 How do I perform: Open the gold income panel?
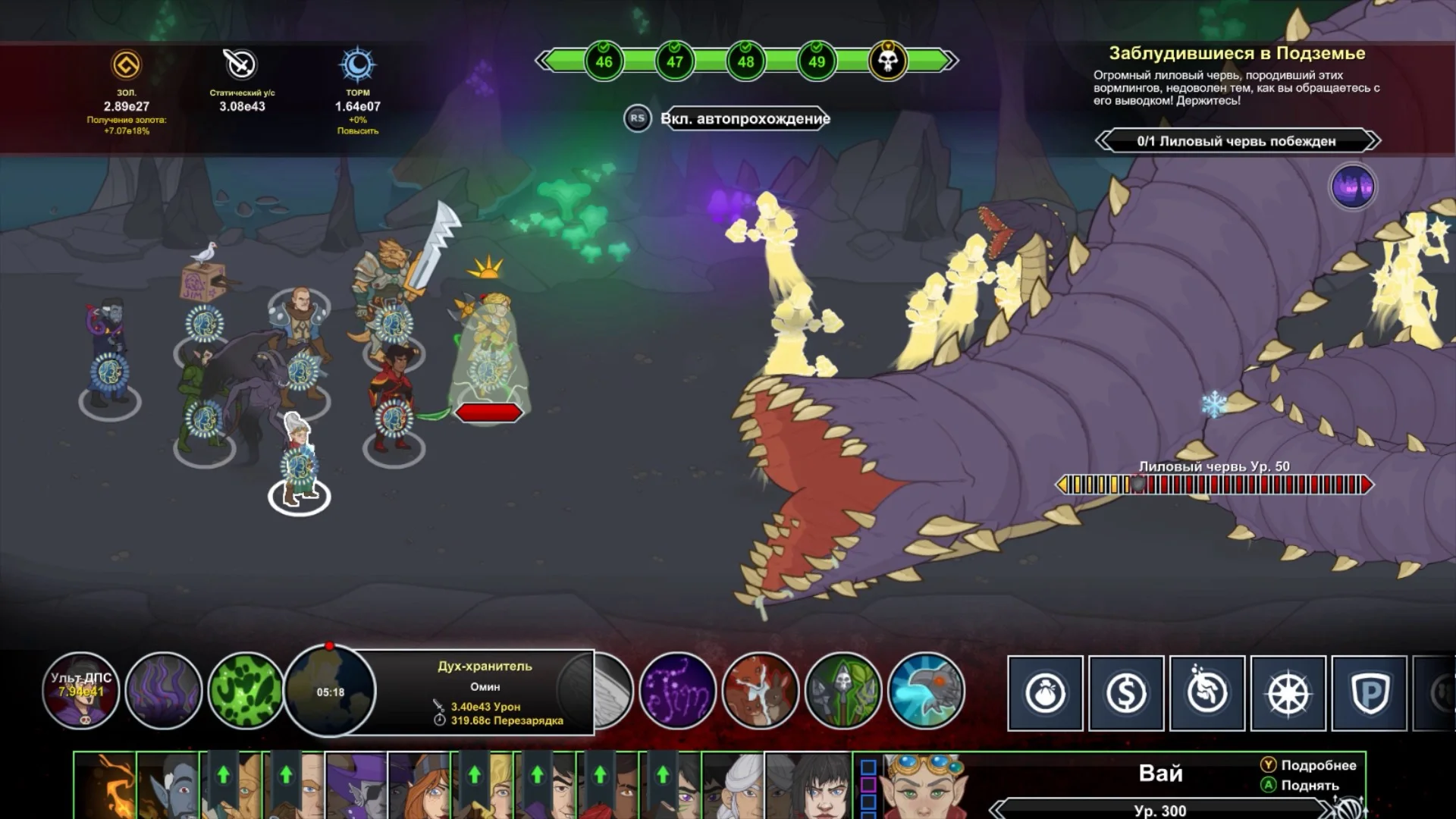pos(127,66)
